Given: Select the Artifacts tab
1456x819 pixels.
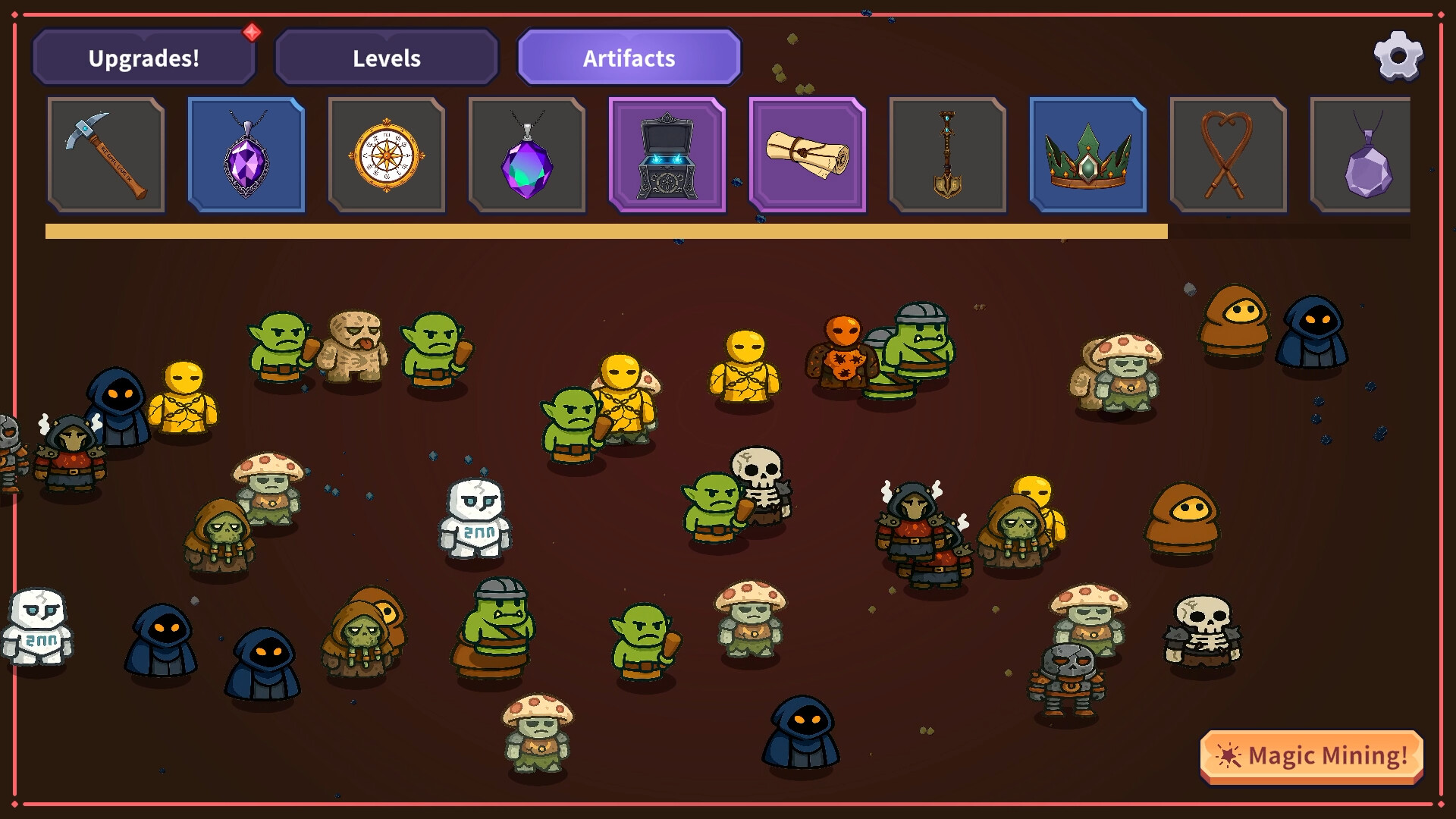Looking at the screenshot, I should click(629, 56).
